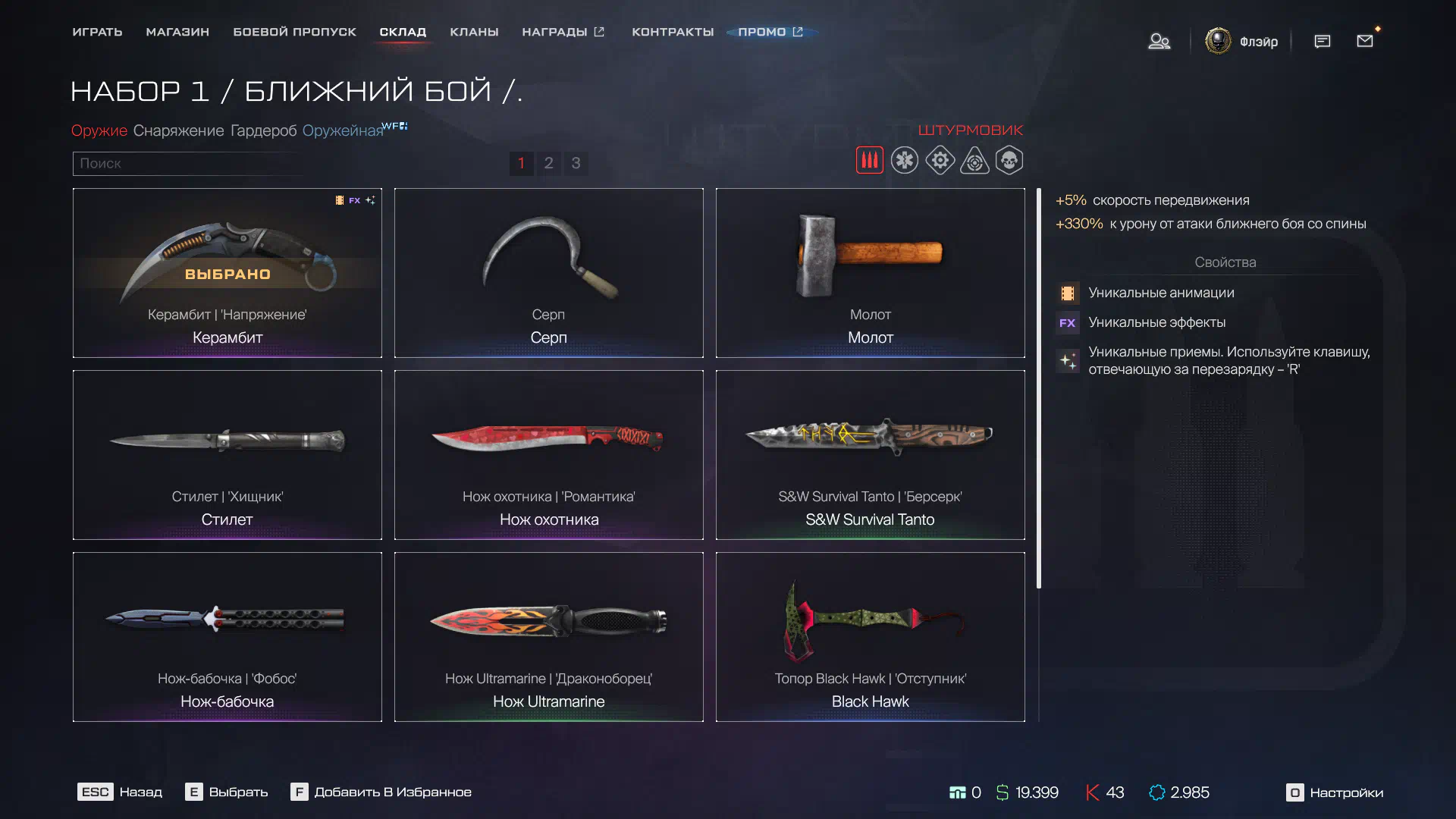The image size is (1456, 819).
Task: Open the Магазин menu
Action: coord(177,32)
